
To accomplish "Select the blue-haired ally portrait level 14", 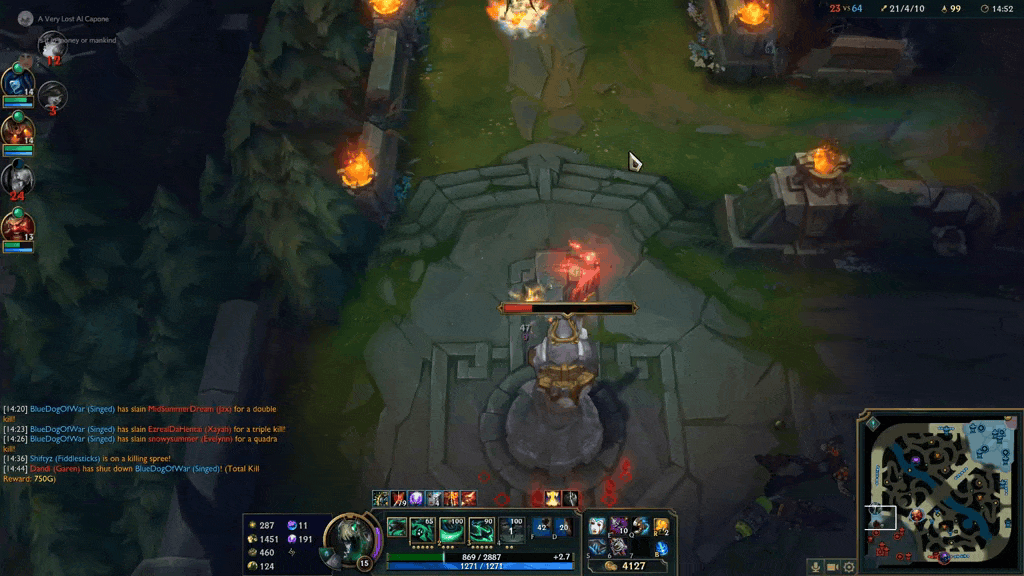I will point(17,82).
